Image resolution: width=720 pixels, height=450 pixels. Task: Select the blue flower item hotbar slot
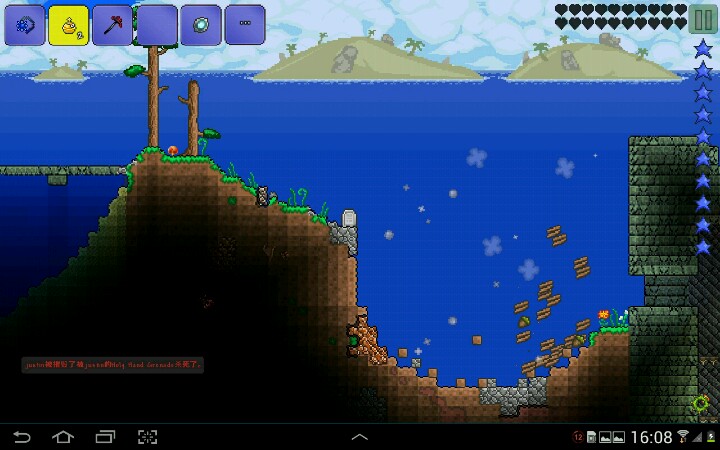coord(25,25)
